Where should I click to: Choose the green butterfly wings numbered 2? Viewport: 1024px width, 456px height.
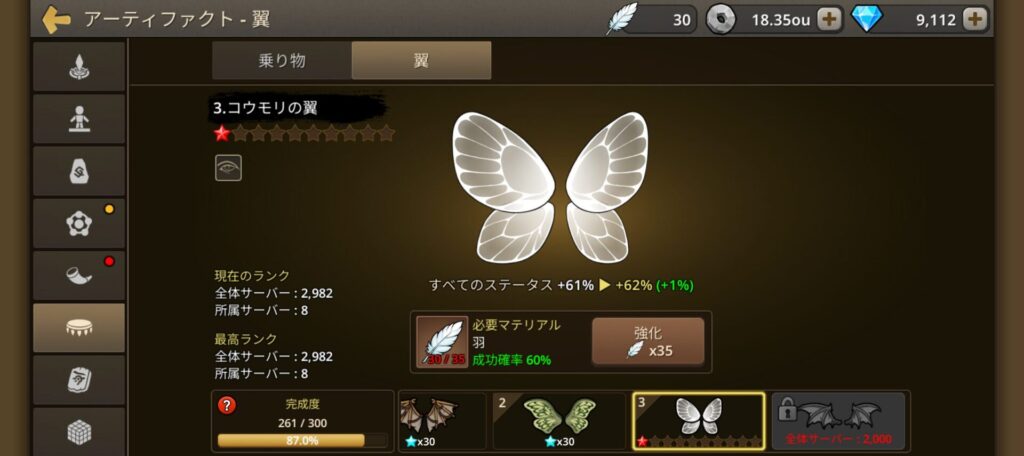(x=558, y=419)
